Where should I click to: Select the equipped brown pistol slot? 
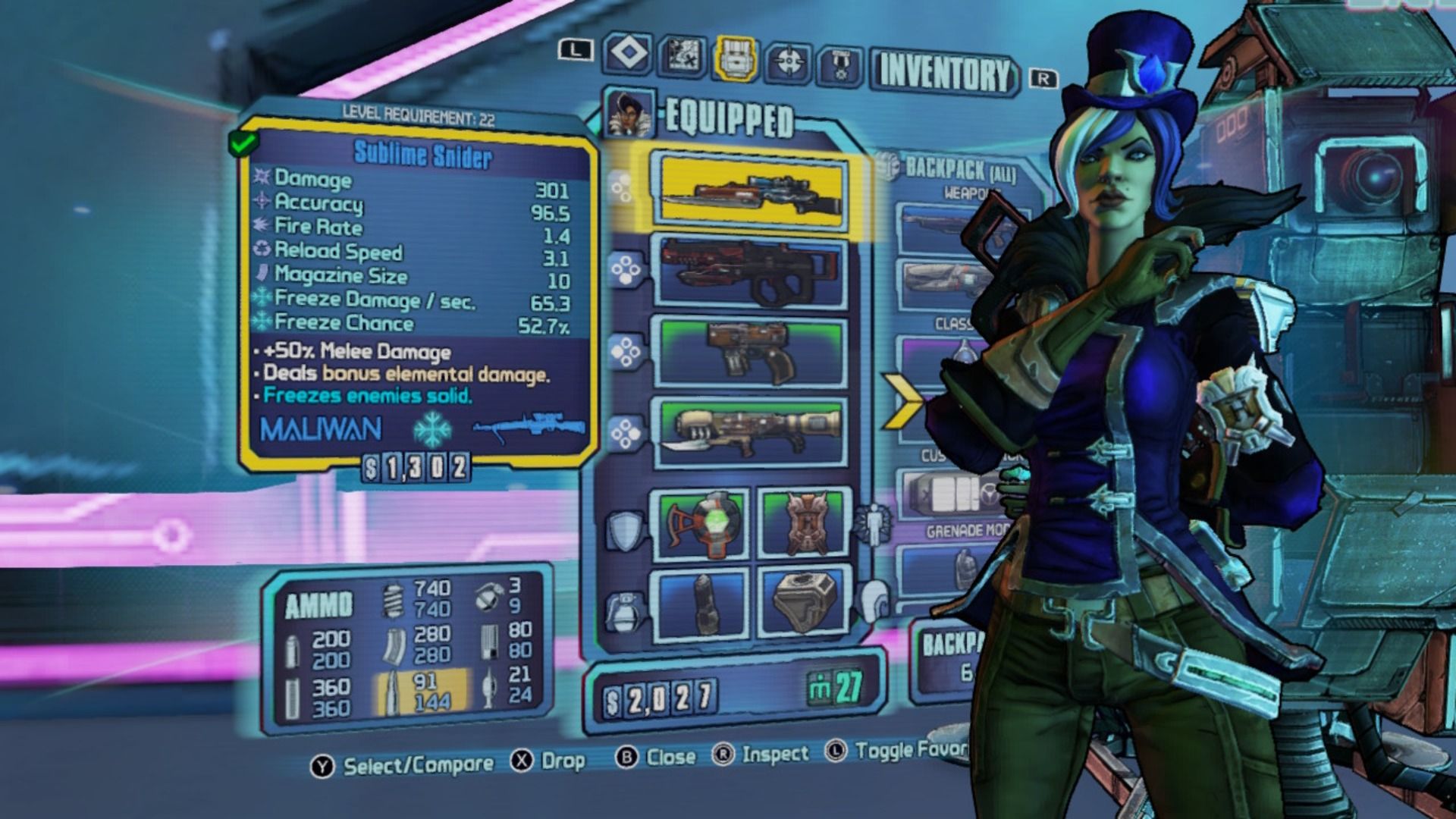click(x=752, y=353)
